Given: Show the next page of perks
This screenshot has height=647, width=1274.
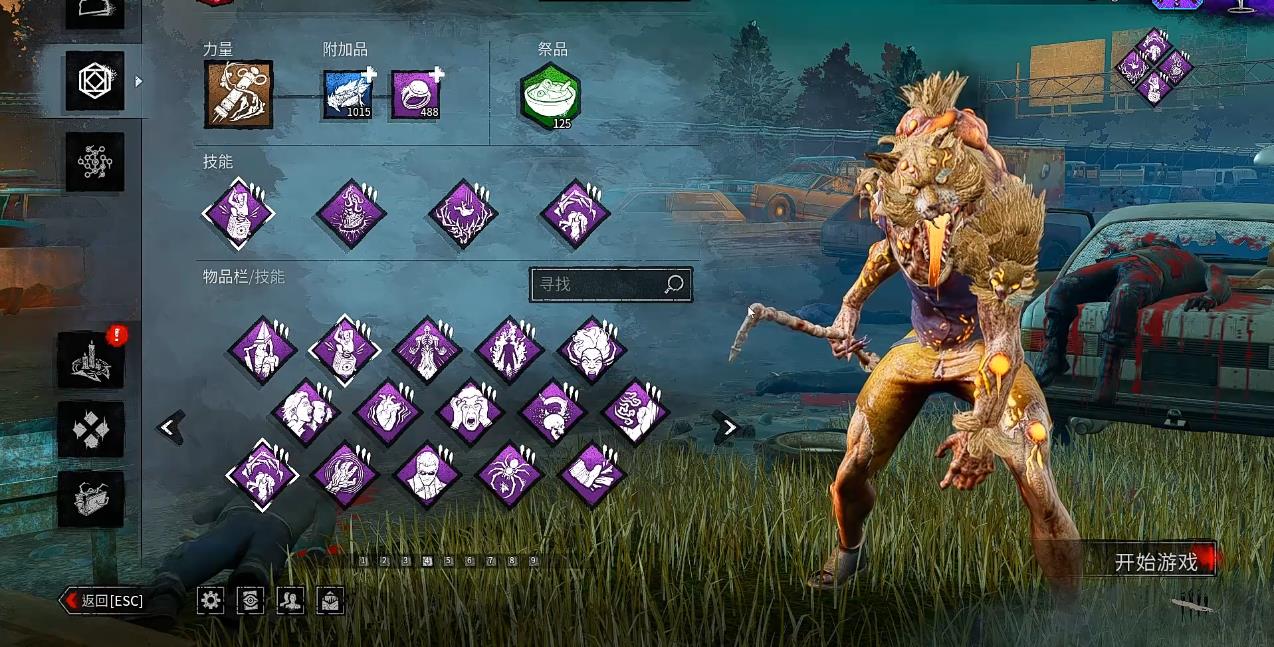Looking at the screenshot, I should pyautogui.click(x=729, y=428).
